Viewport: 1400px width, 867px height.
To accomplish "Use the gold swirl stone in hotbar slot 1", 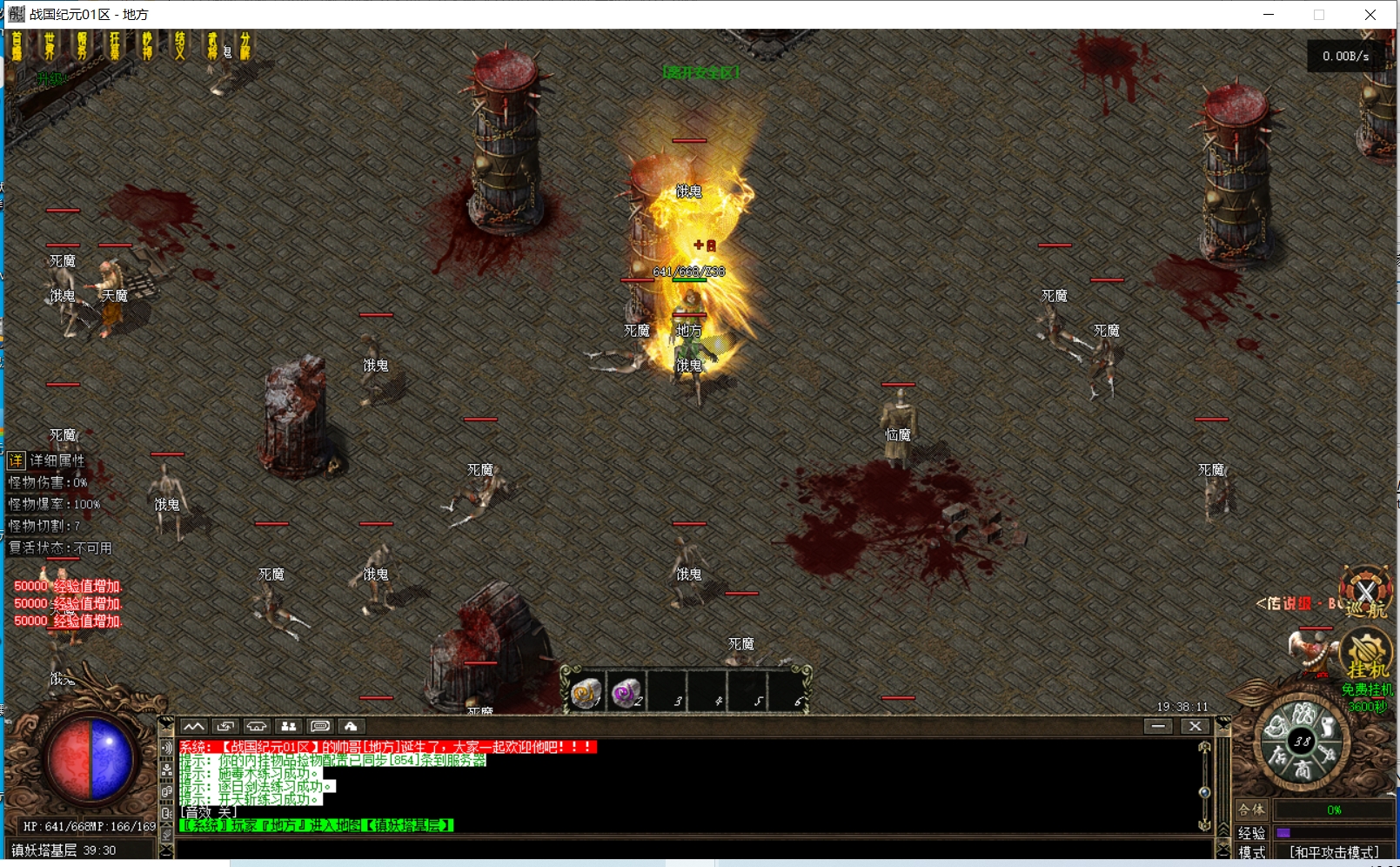I will pos(586,693).
